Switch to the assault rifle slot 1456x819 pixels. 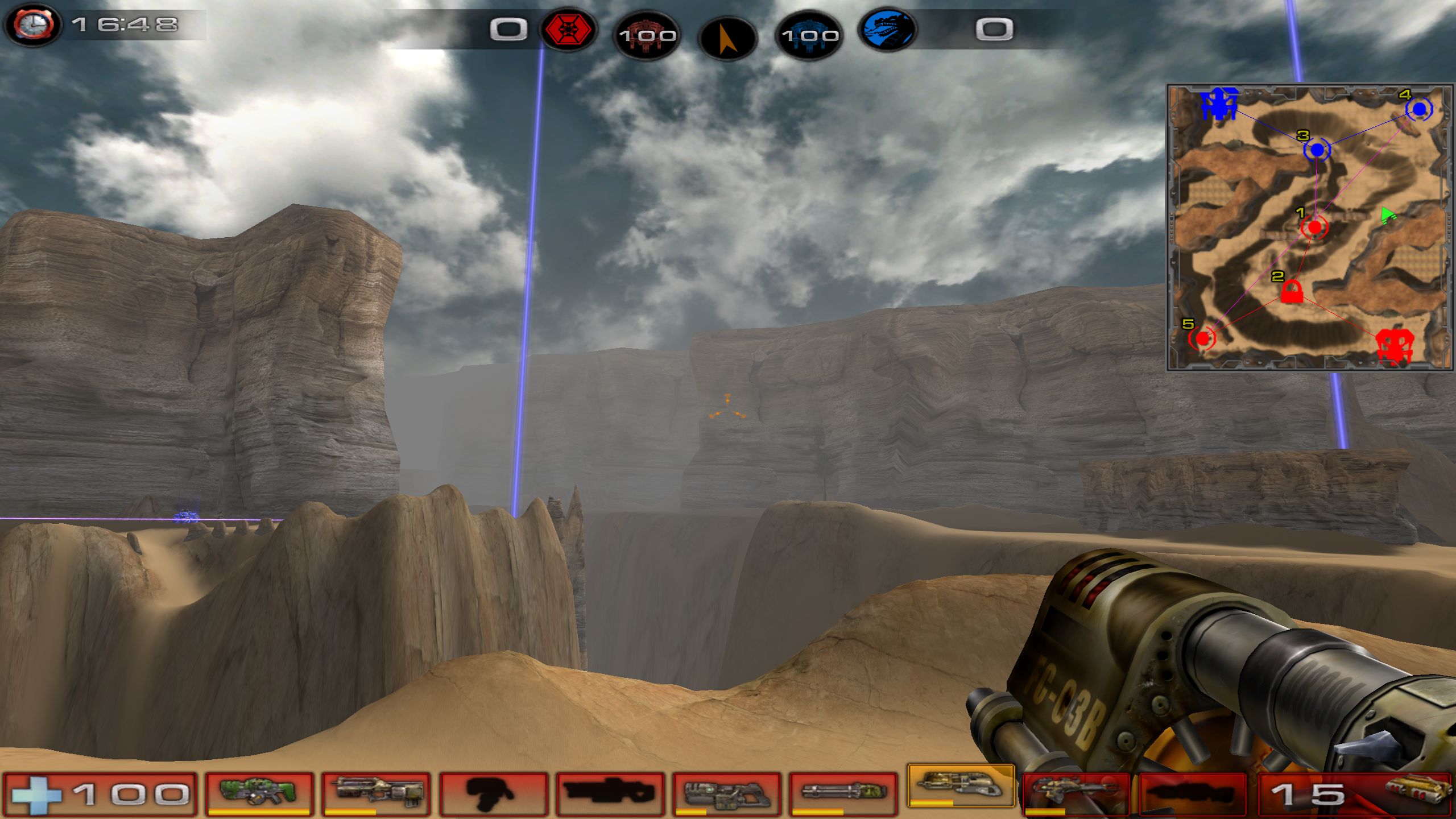pos(376,792)
